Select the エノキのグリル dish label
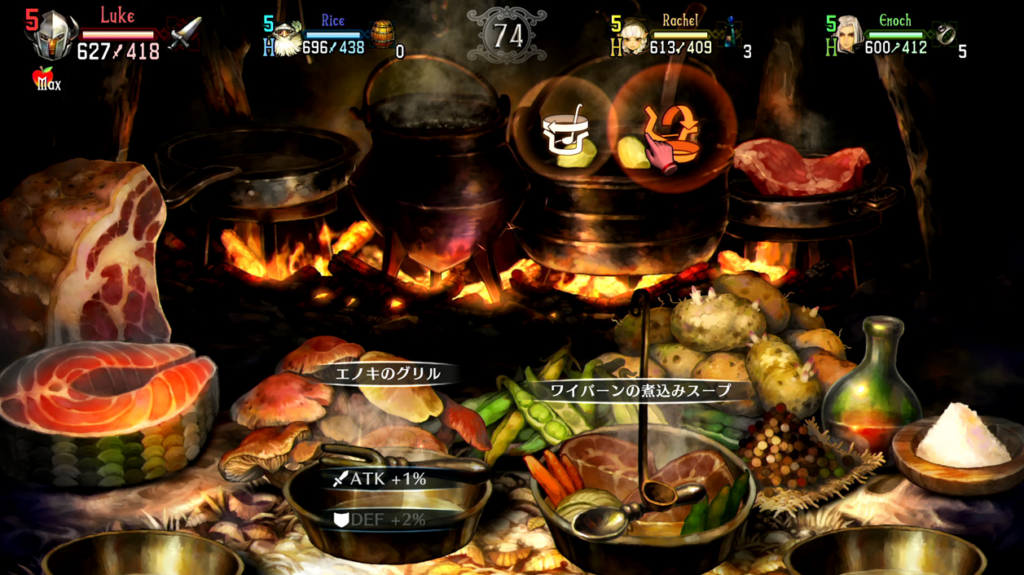This screenshot has height=575, width=1024. [x=385, y=374]
